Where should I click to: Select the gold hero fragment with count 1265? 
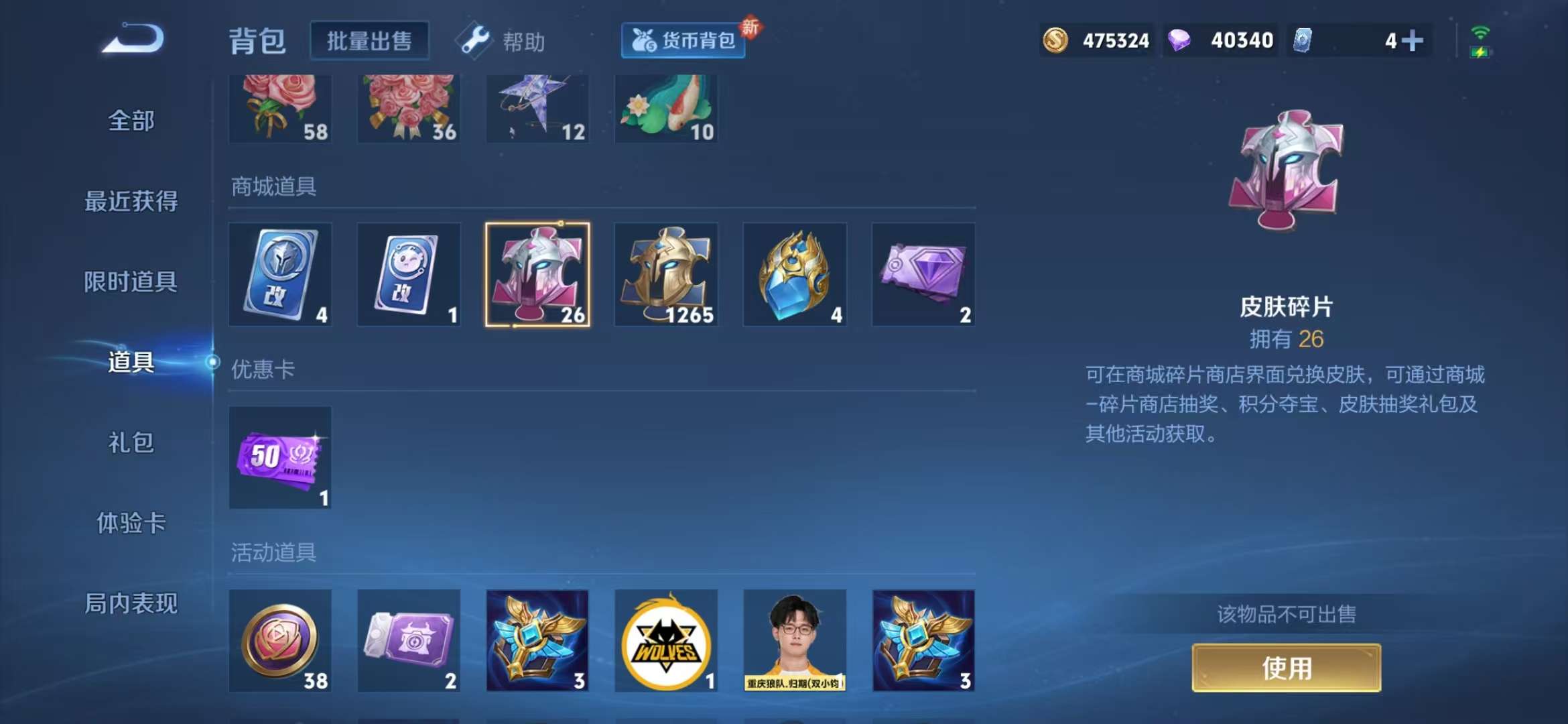coord(666,274)
